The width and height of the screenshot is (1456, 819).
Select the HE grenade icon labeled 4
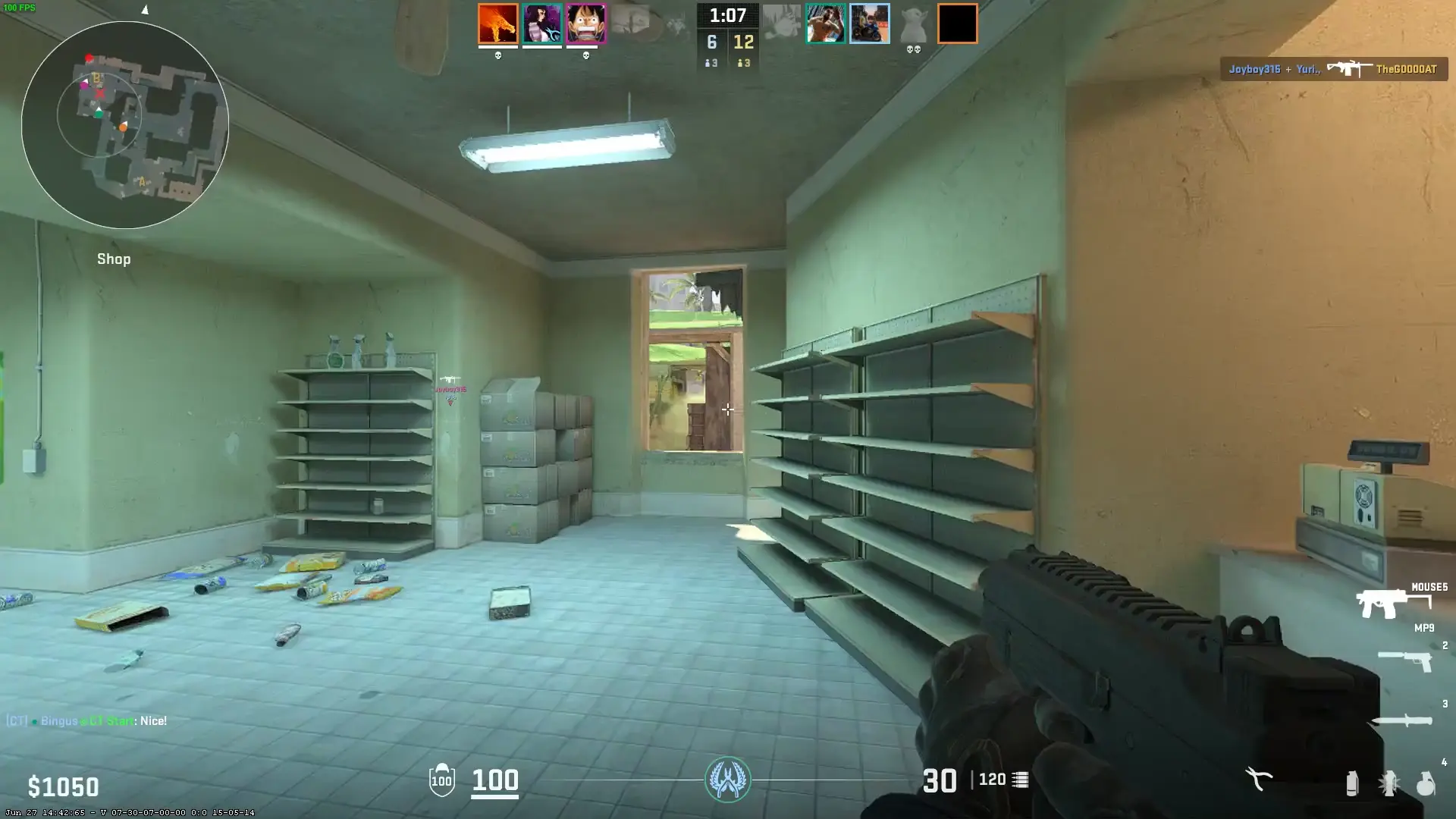[x=1426, y=782]
